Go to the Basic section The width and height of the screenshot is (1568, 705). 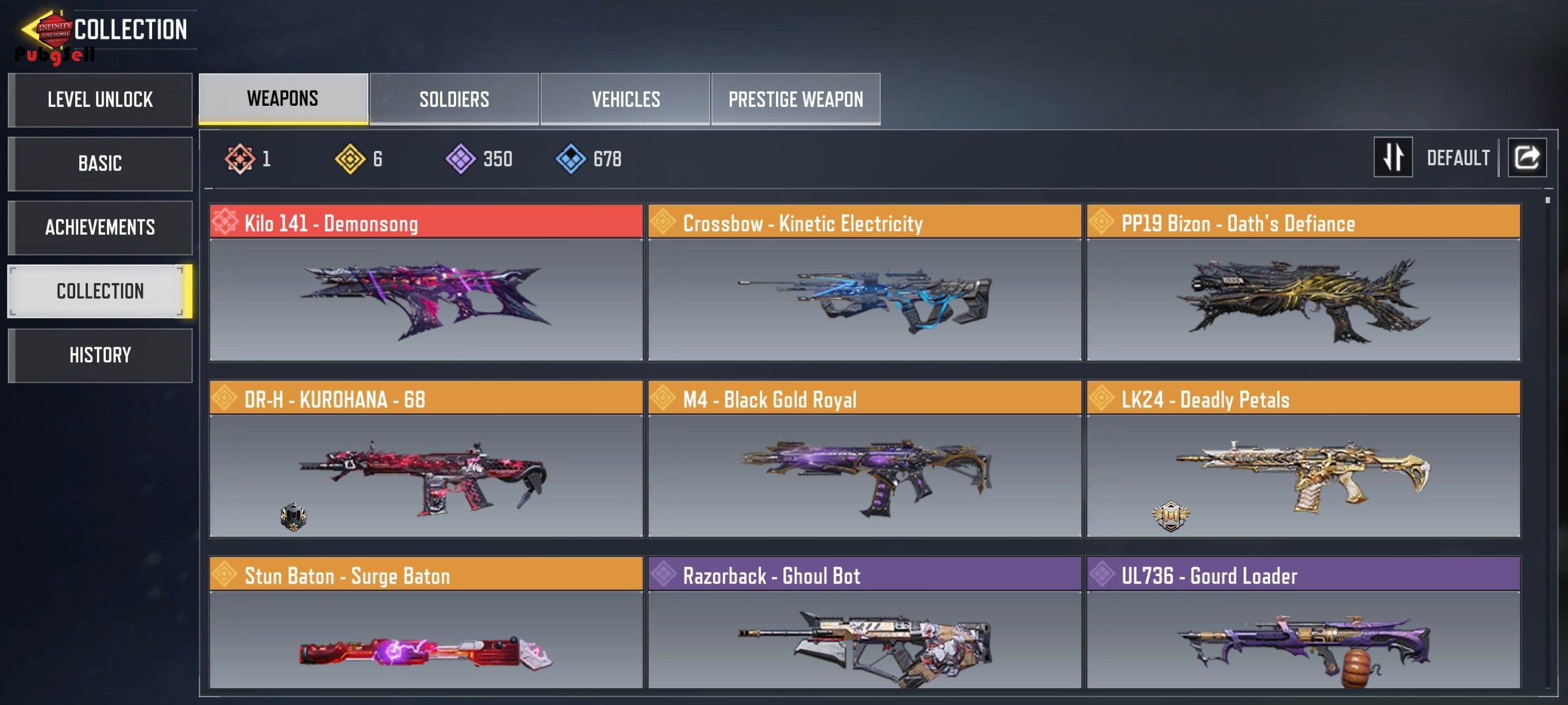tap(100, 164)
